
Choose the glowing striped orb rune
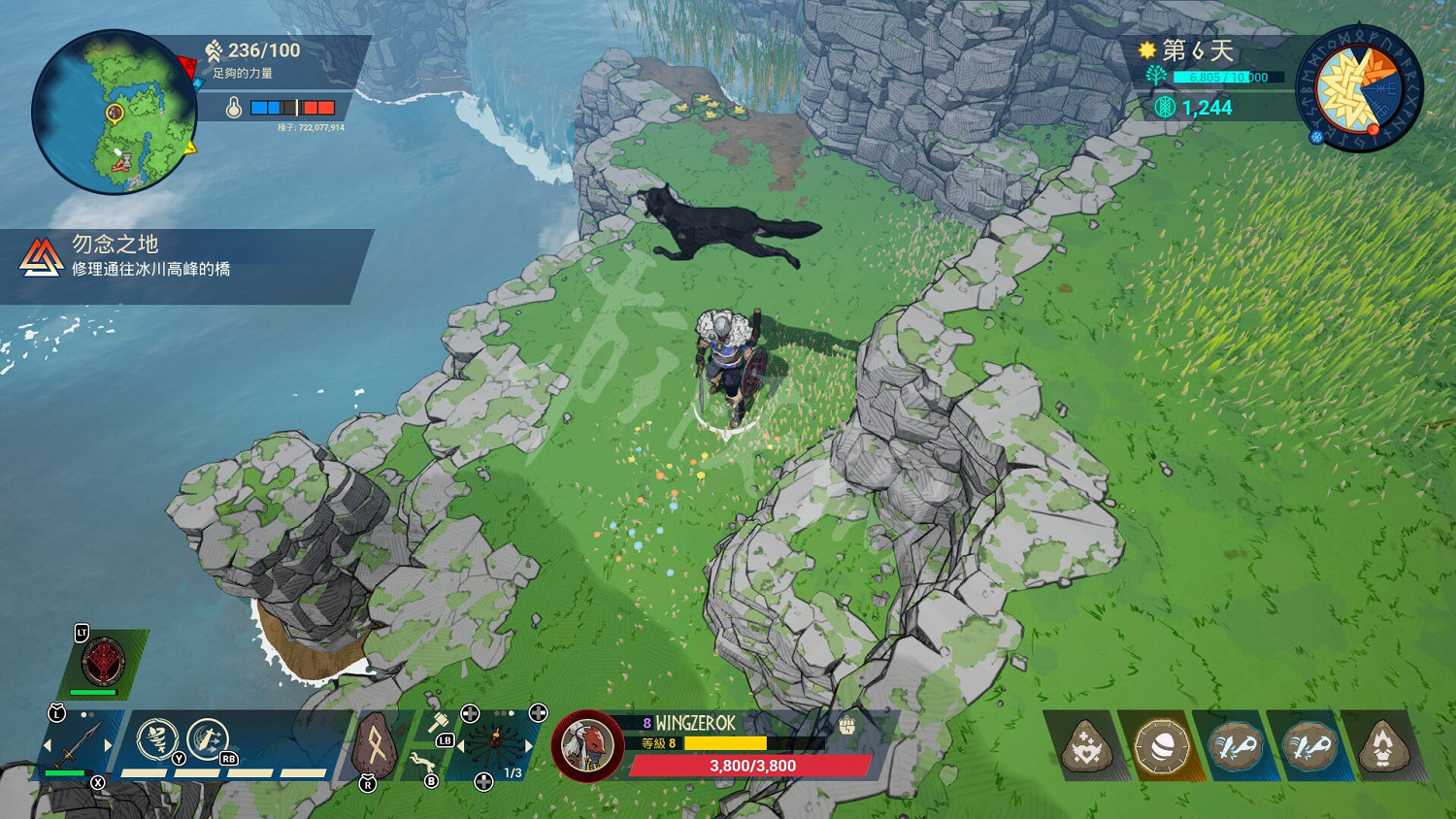click(x=1161, y=747)
